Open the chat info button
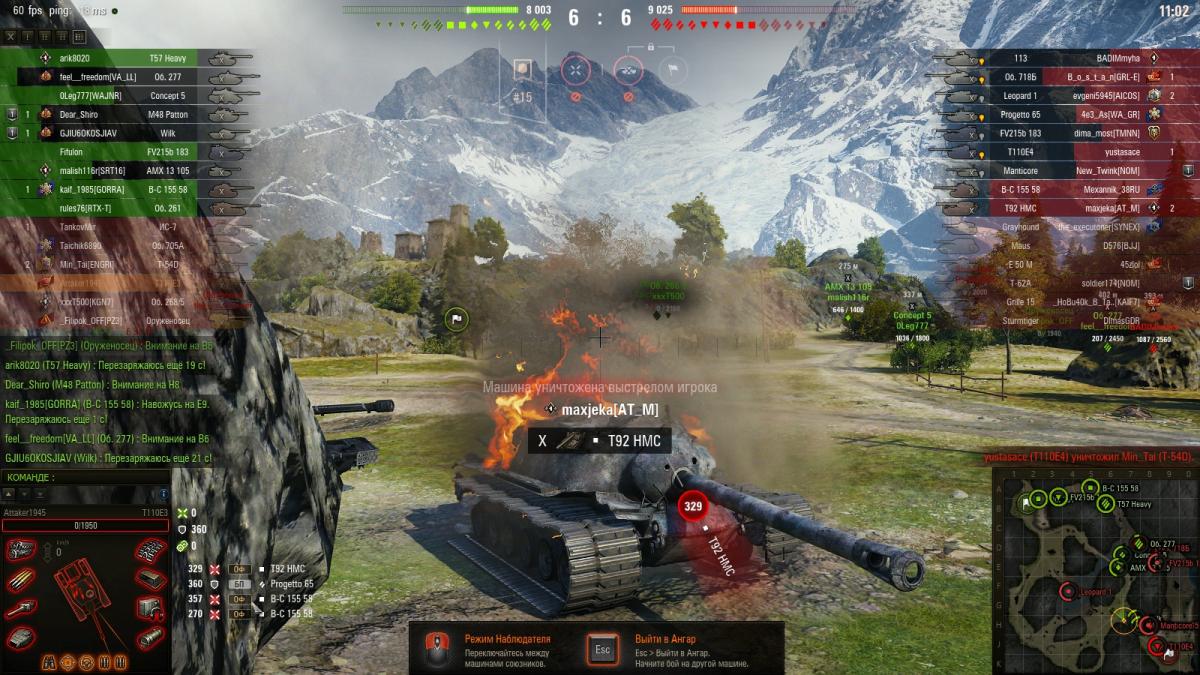Image resolution: width=1200 pixels, height=675 pixels. (x=164, y=494)
